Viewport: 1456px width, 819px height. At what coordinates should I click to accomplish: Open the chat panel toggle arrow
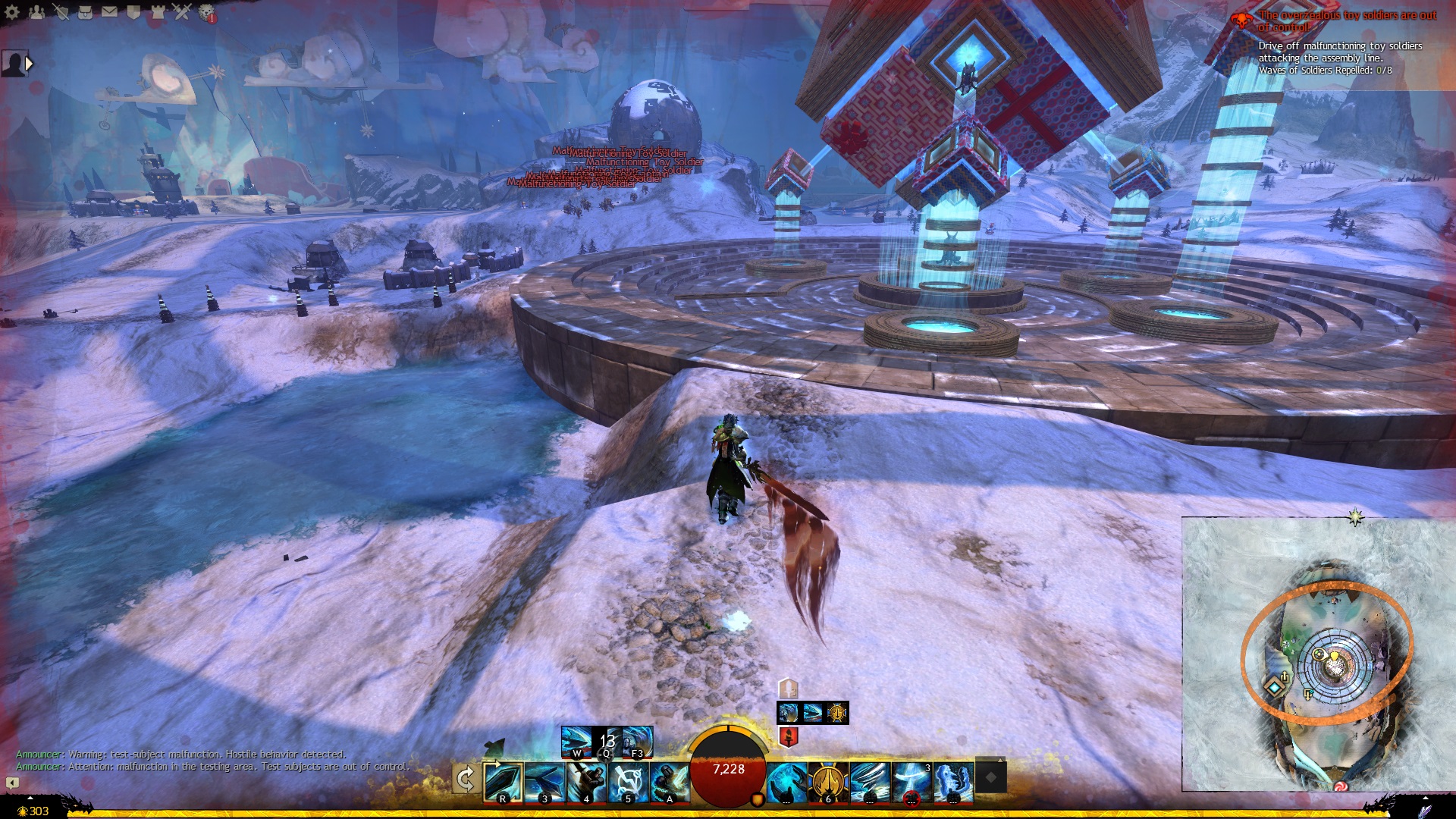12,783
